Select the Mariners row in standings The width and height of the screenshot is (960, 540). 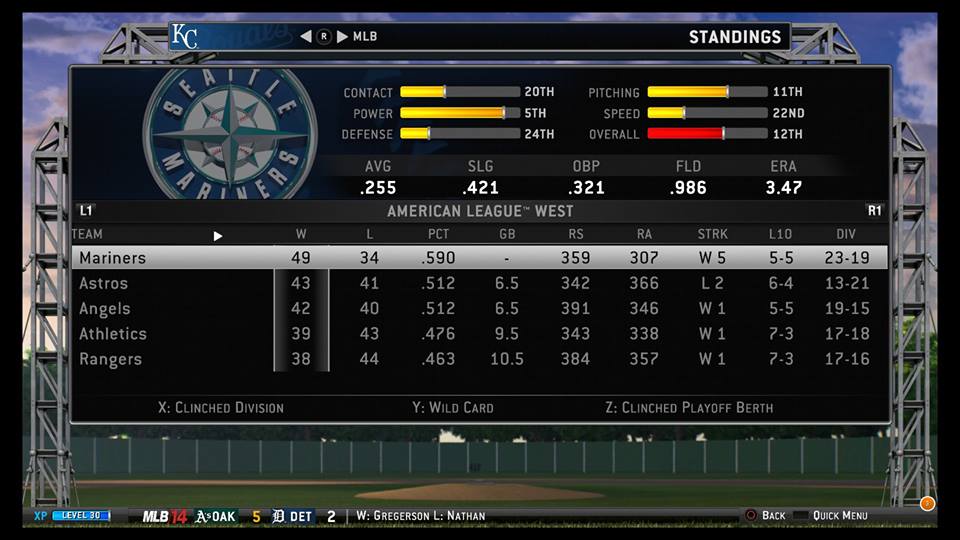pyautogui.click(x=478, y=258)
